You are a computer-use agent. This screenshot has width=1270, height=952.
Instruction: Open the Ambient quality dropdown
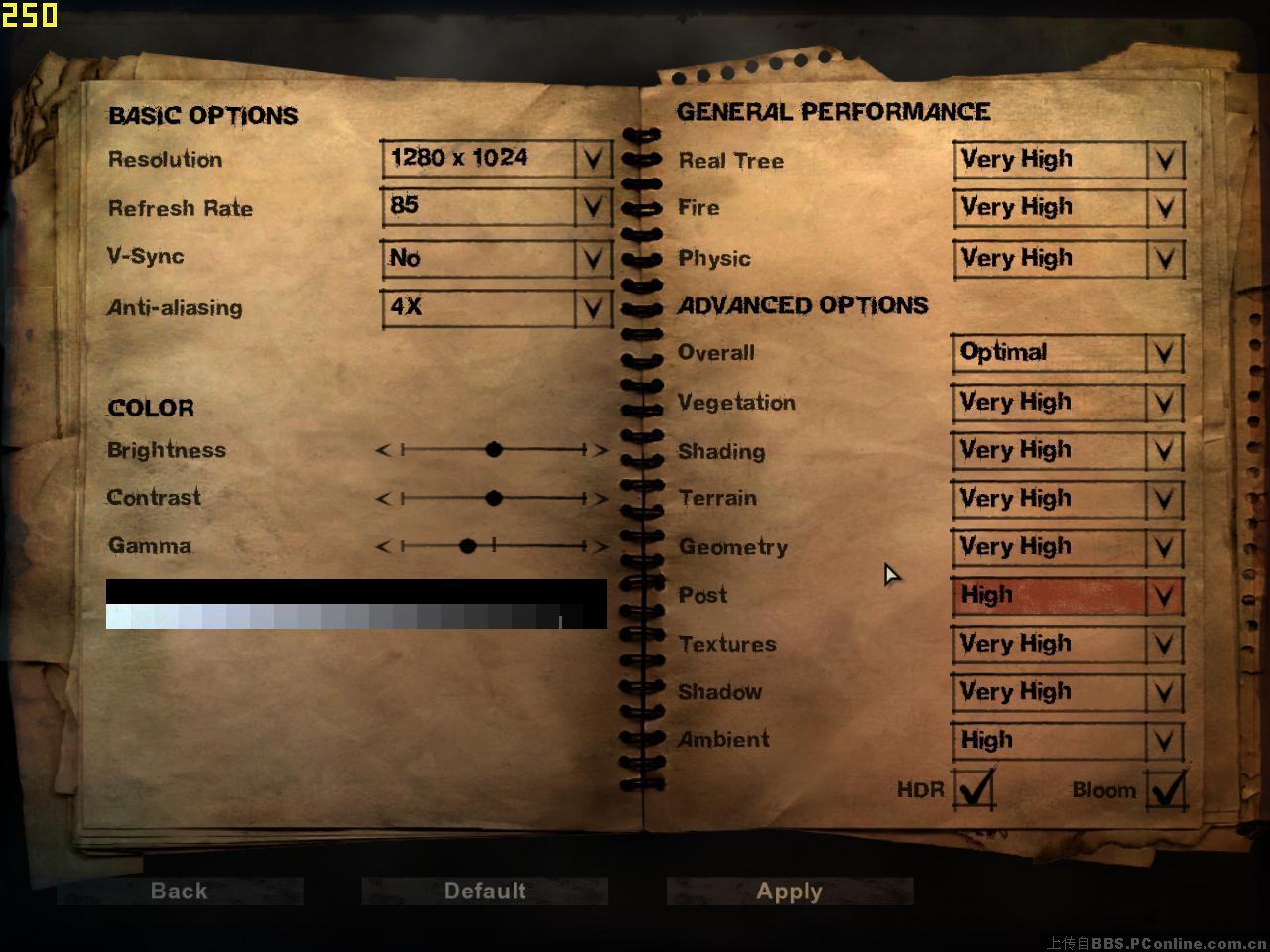point(1068,740)
